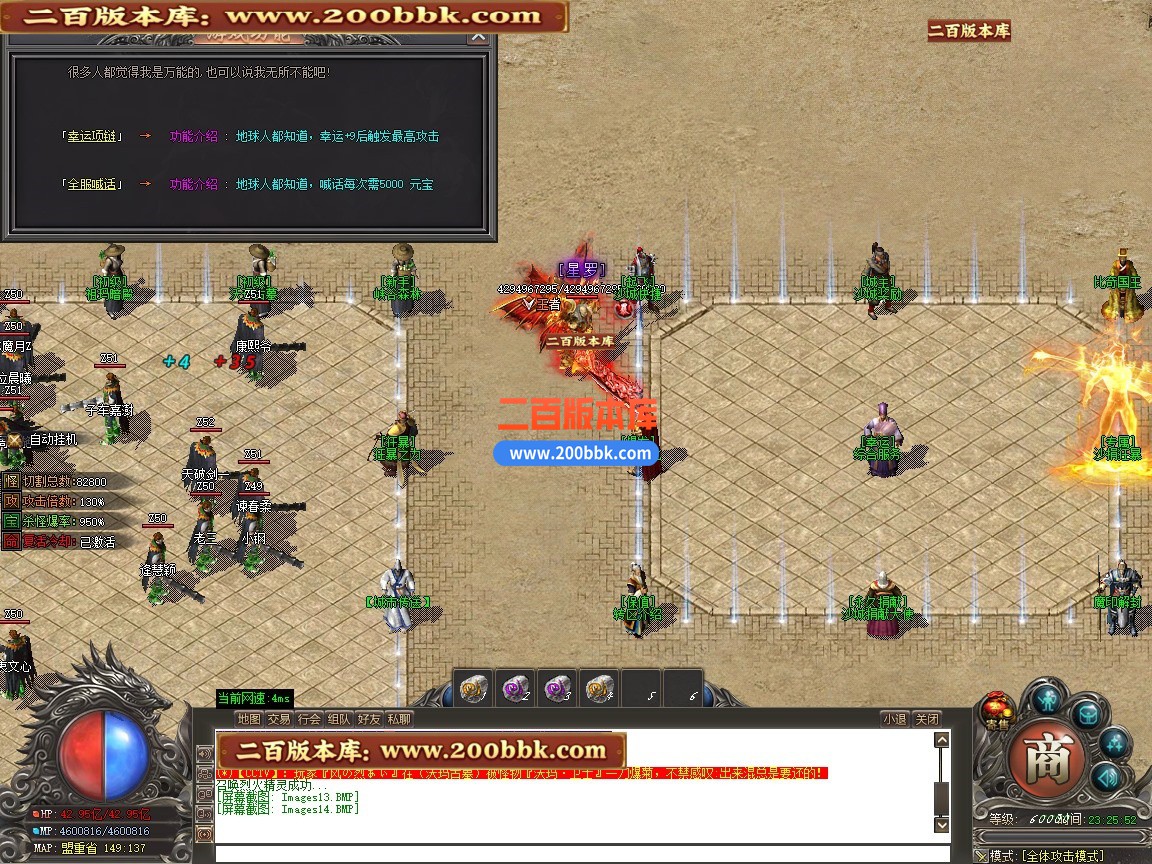Click the 关闭 exit button
This screenshot has width=1152, height=864.
pyautogui.click(x=927, y=719)
